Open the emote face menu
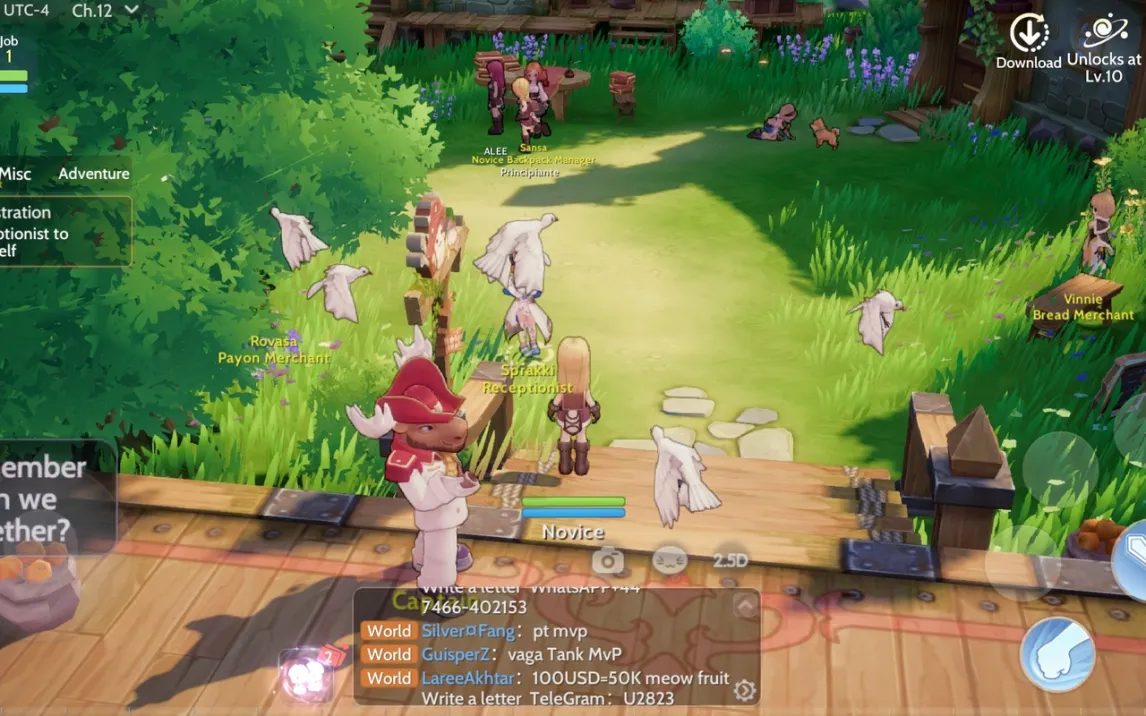1146x716 pixels. point(669,560)
